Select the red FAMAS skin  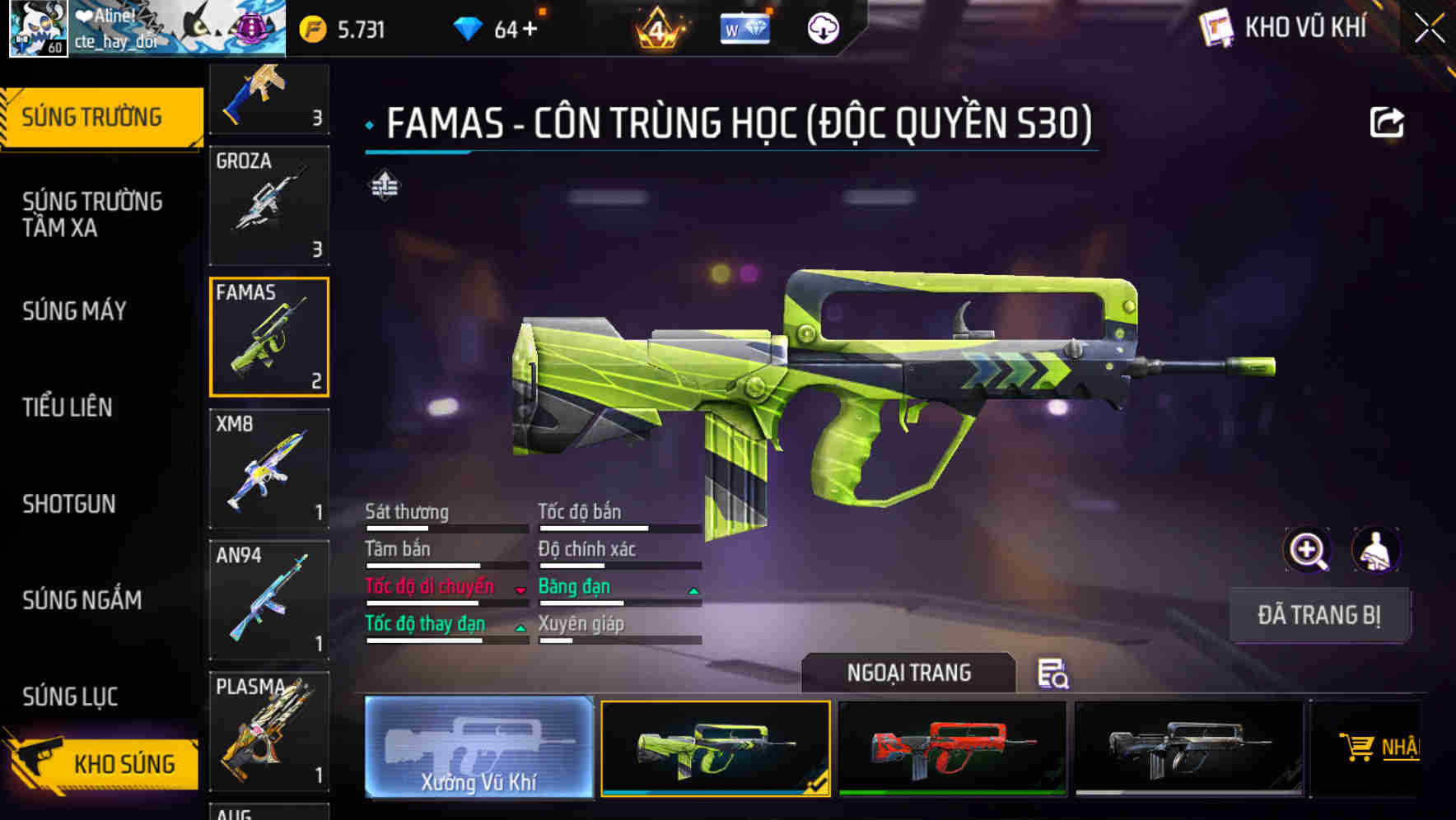[952, 748]
